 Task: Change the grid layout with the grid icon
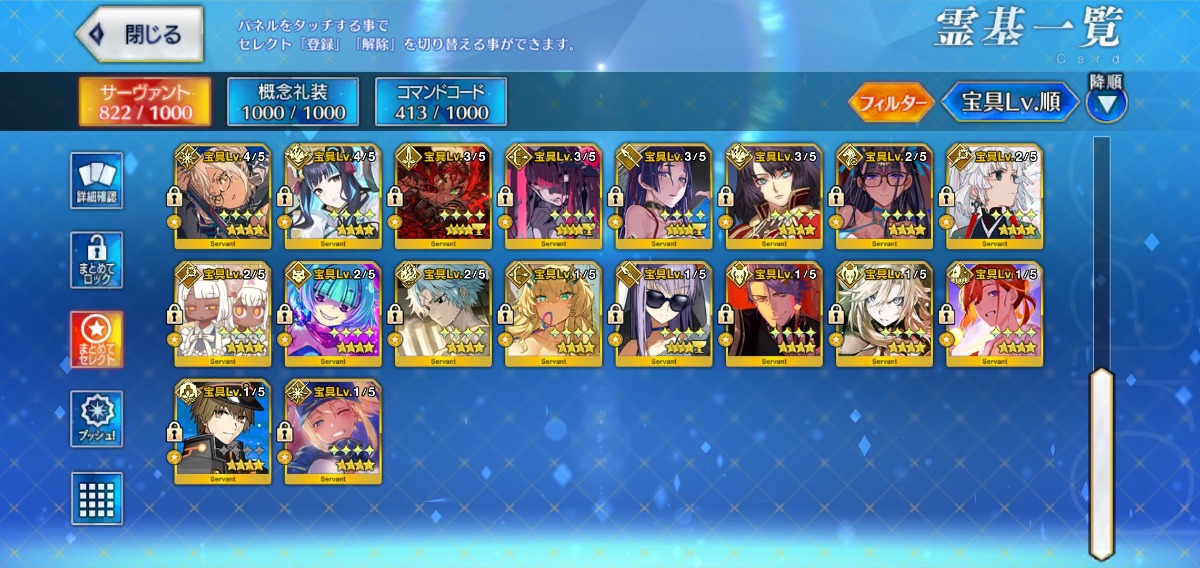[97, 498]
